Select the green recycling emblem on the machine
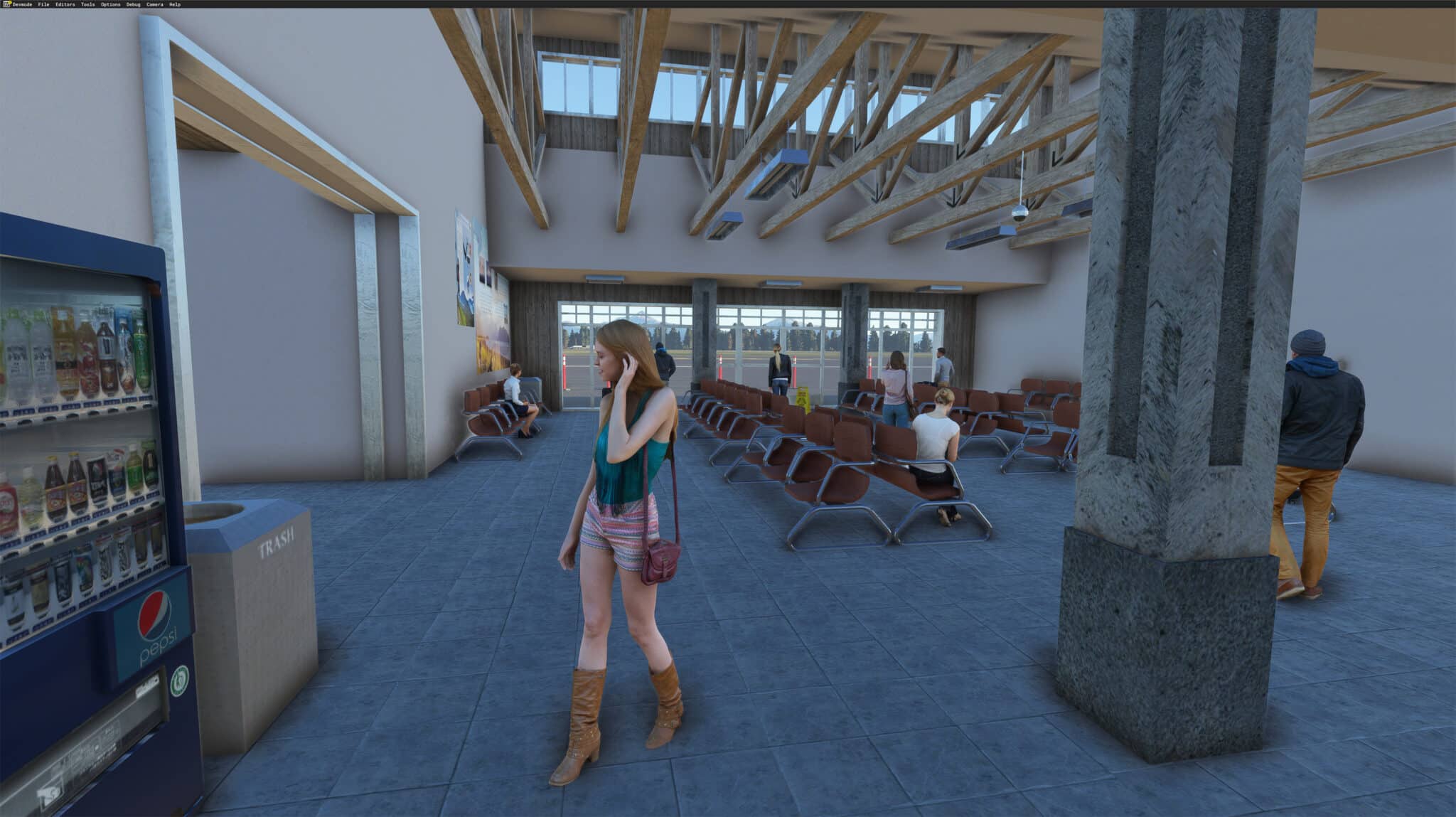Viewport: 1456px width, 817px height. (181, 681)
